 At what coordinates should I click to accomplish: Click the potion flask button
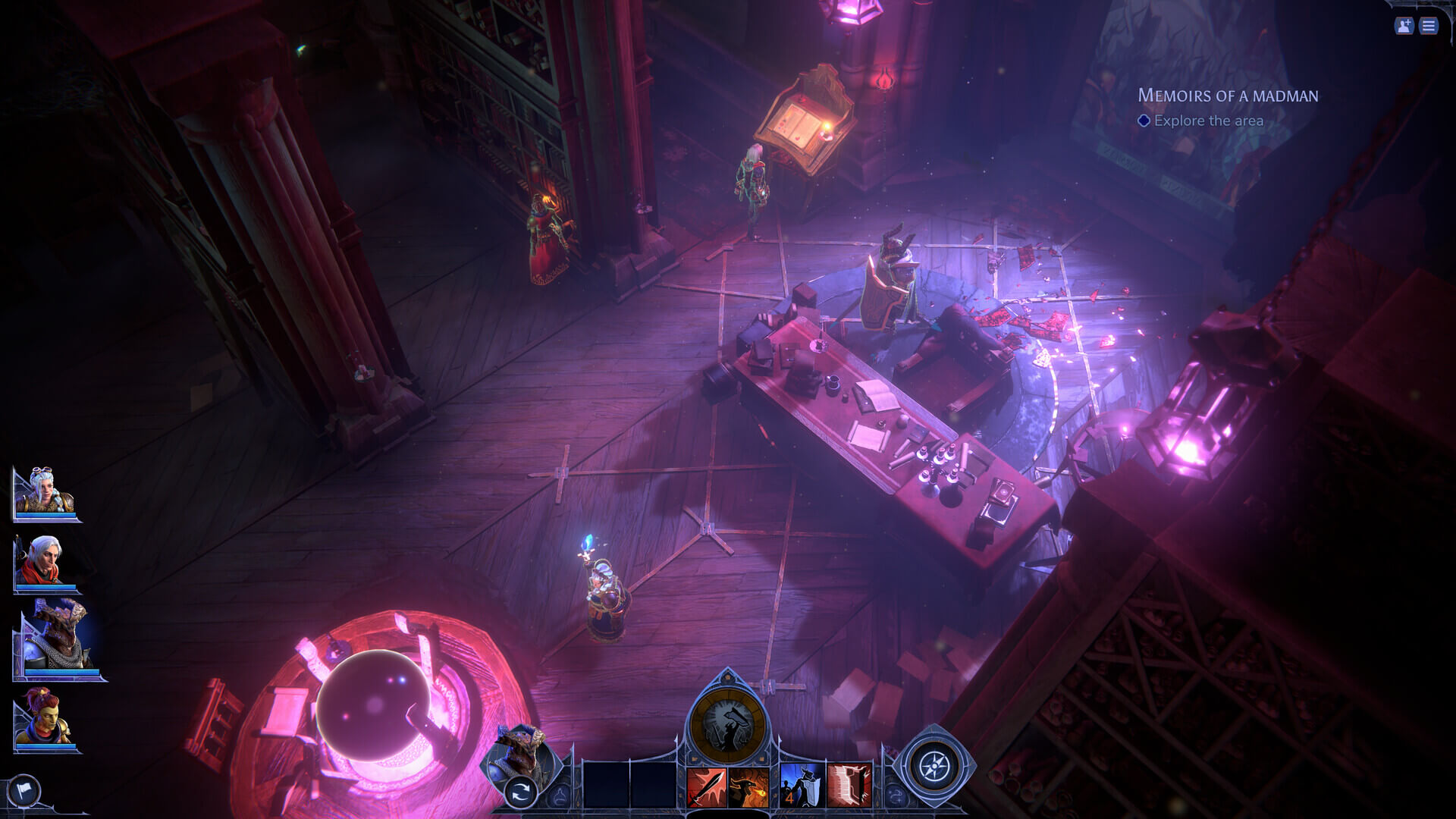pyautogui.click(x=560, y=795)
